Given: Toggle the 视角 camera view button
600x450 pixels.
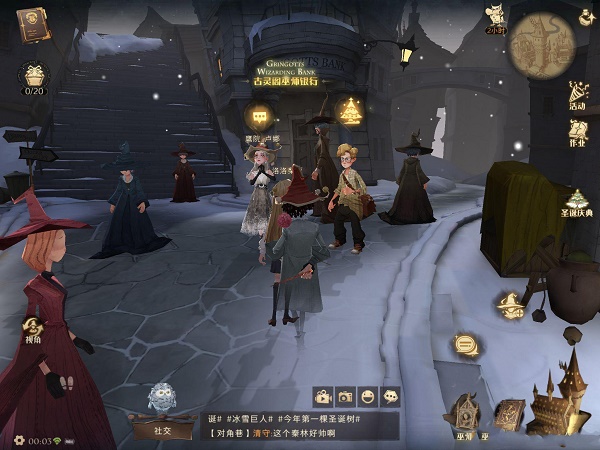Looking at the screenshot, I should coord(34,331).
